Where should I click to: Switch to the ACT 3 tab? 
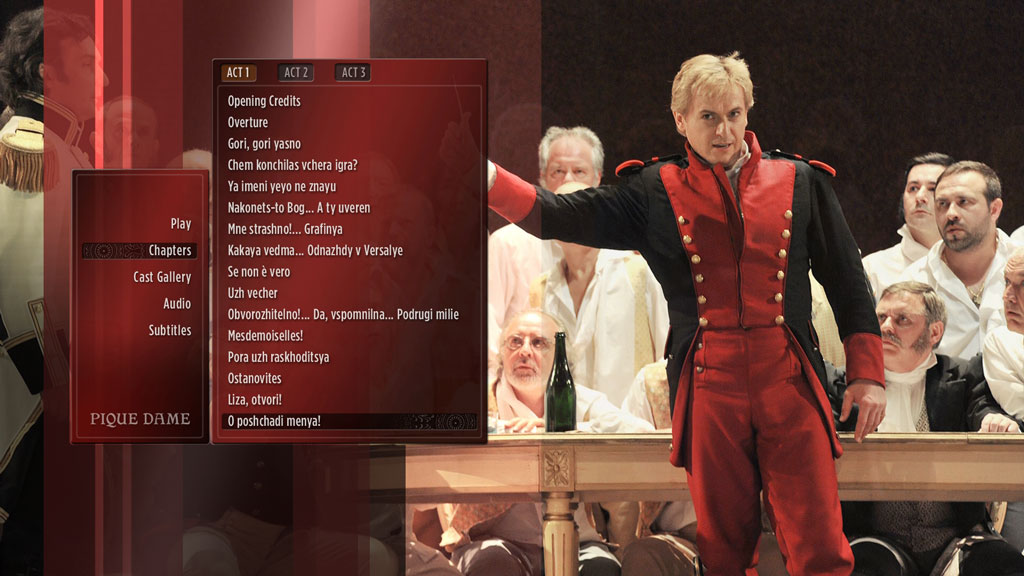pyautogui.click(x=353, y=73)
